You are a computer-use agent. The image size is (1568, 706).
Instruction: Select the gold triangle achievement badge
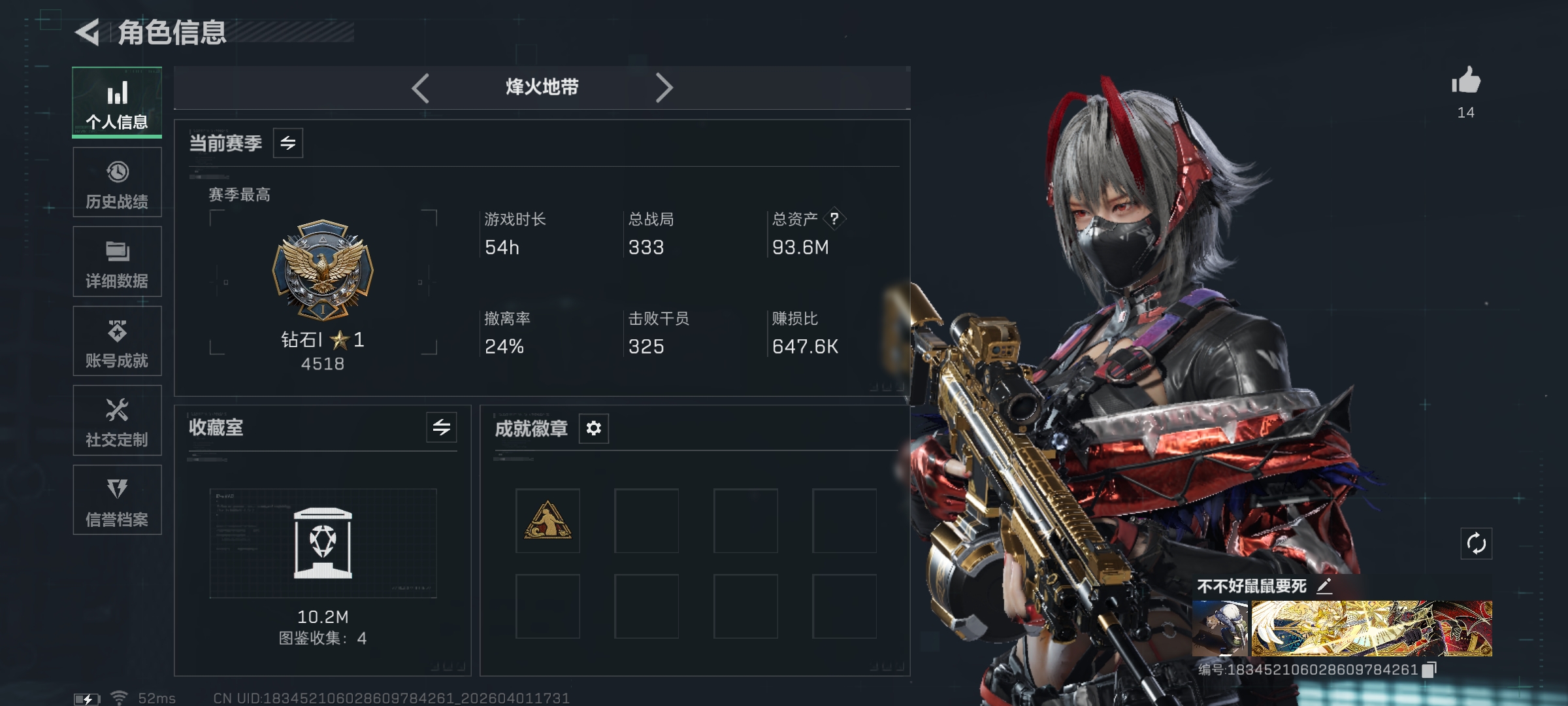coord(547,521)
